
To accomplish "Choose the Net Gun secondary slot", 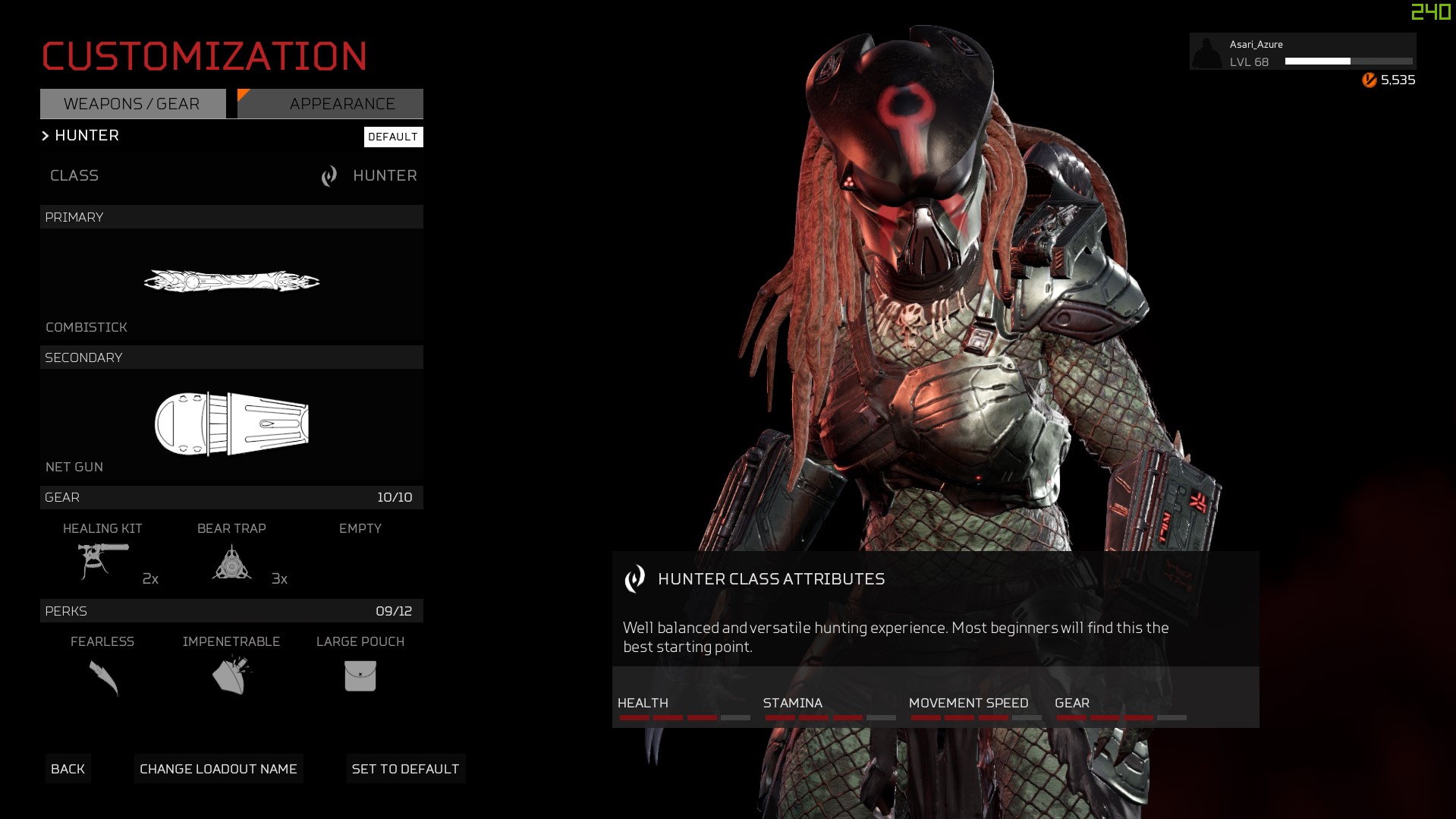I will coord(231,424).
